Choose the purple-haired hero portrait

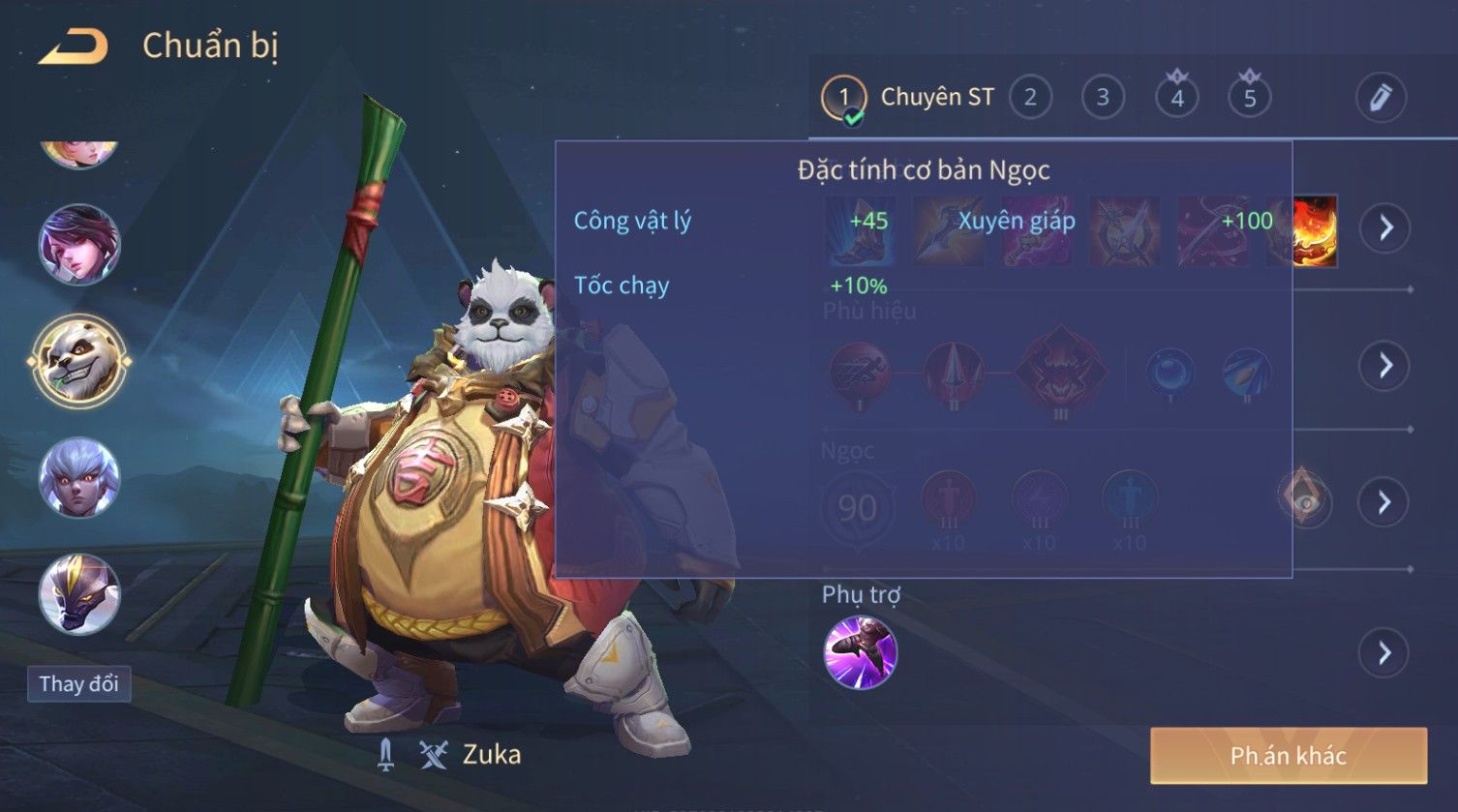pos(79,245)
